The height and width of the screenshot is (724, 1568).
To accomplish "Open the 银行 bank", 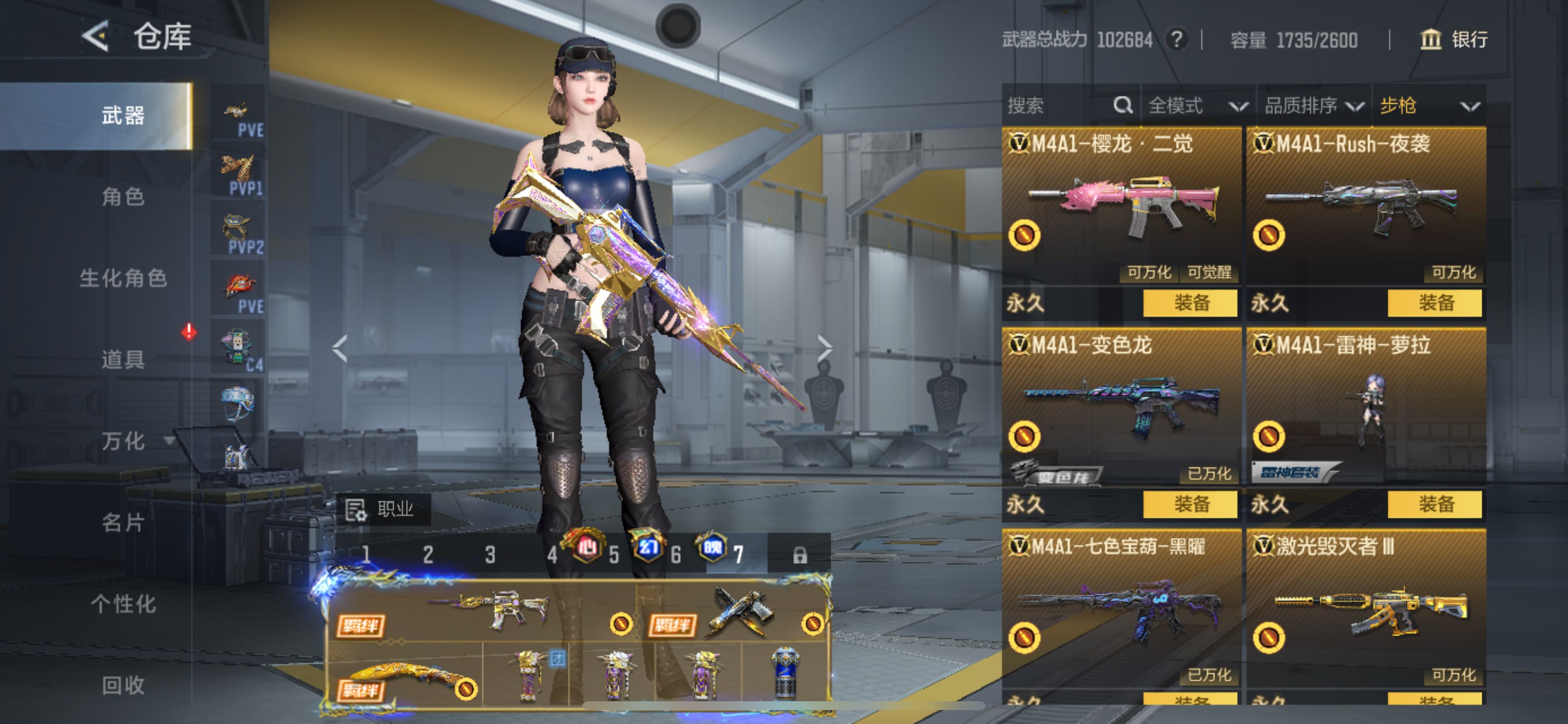I will click(x=1454, y=40).
